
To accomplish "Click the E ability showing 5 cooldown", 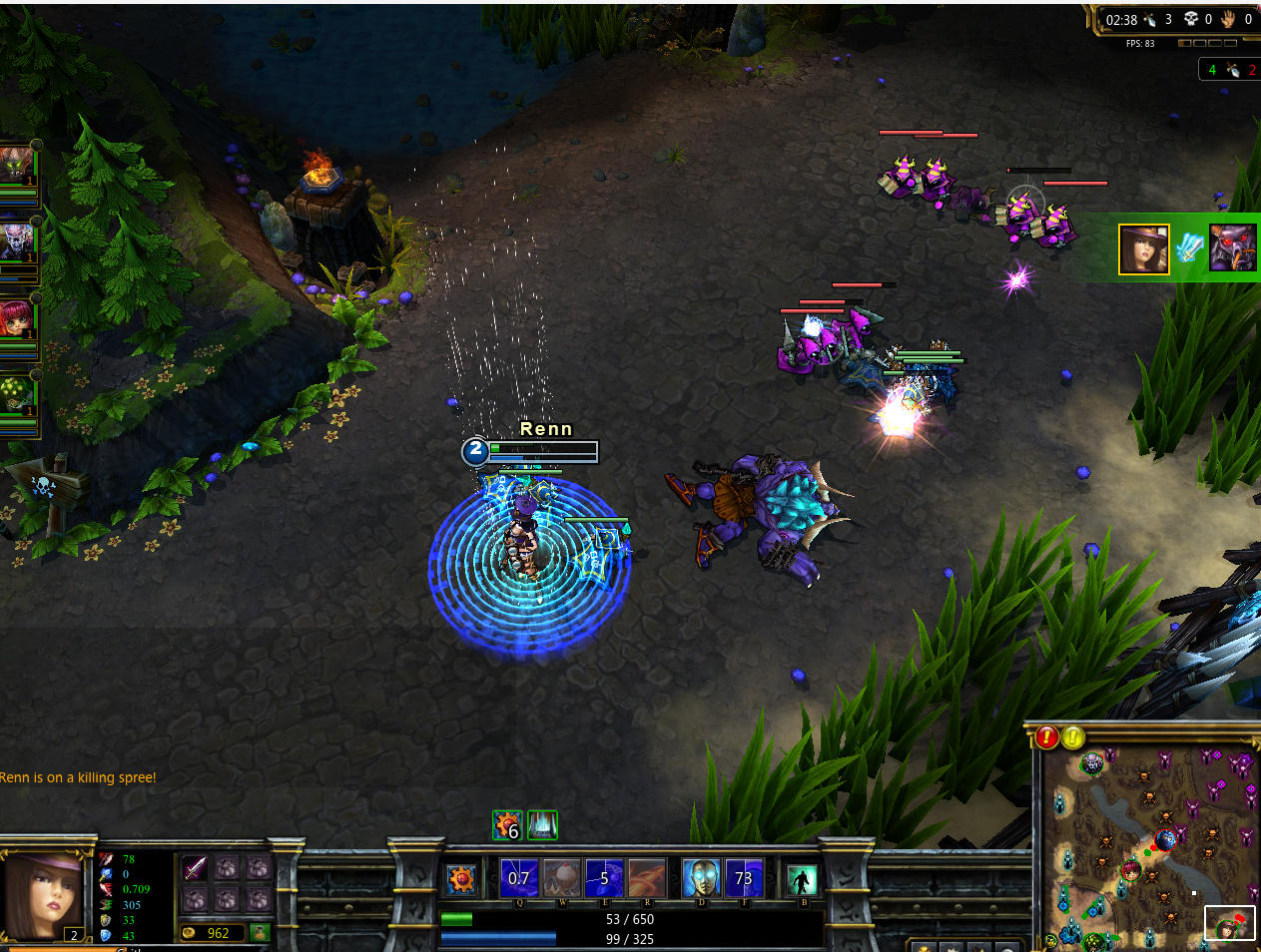I will (x=604, y=878).
